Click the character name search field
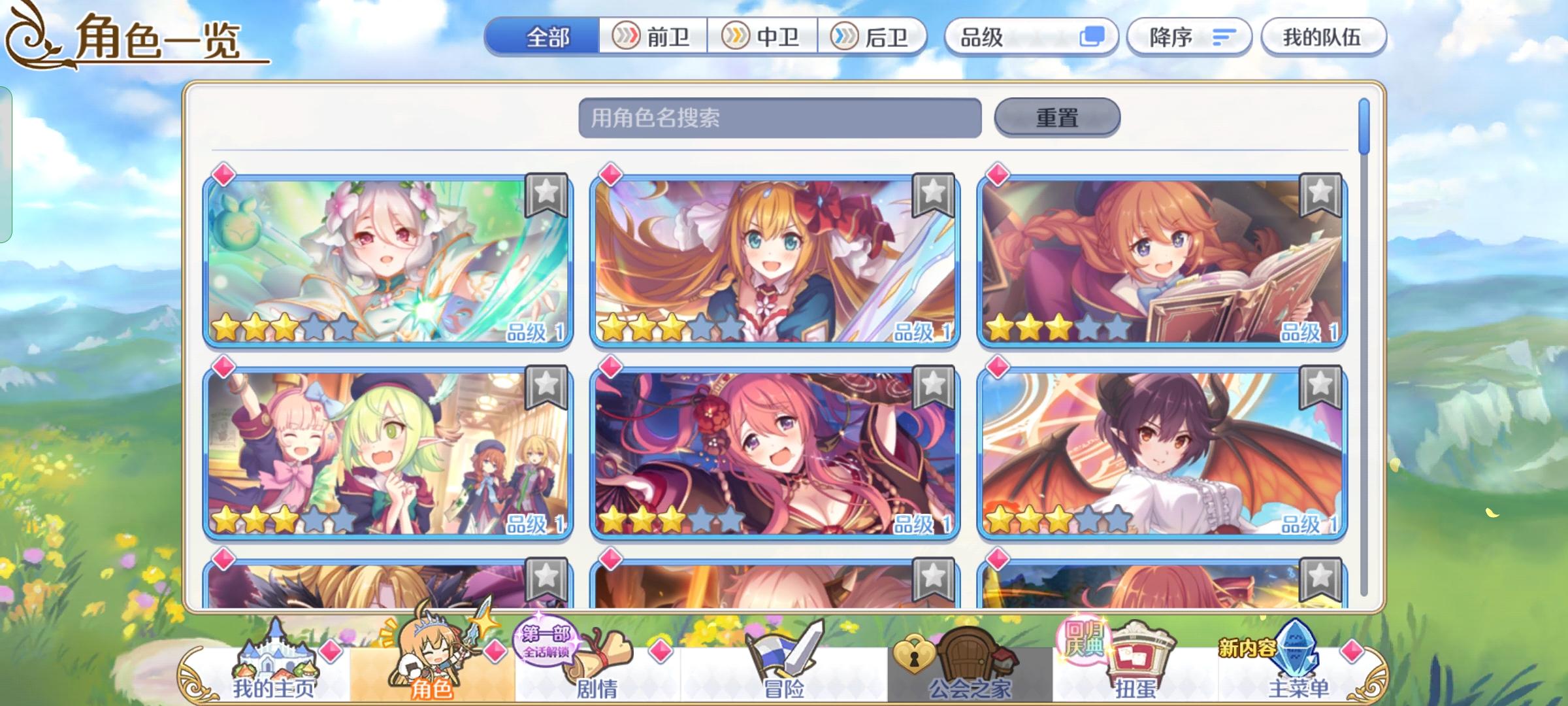 777,118
